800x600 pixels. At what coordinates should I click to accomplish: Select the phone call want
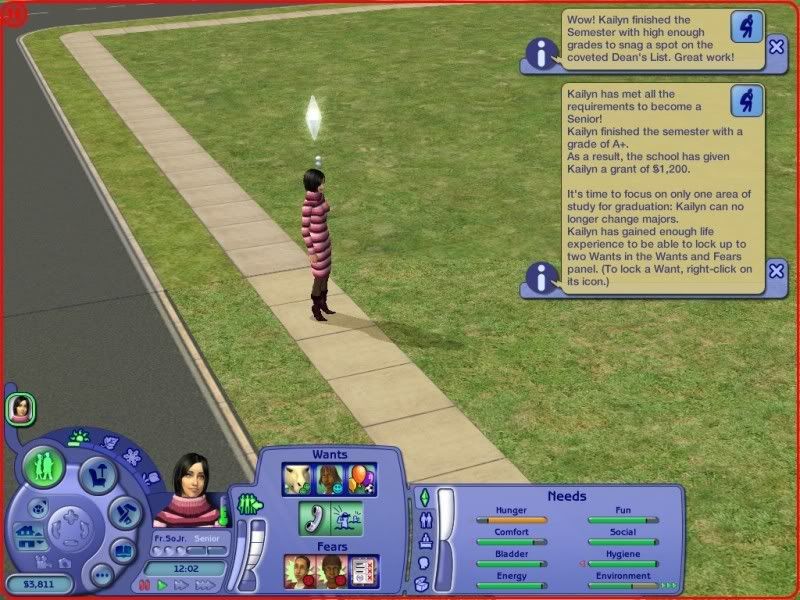coord(314,517)
